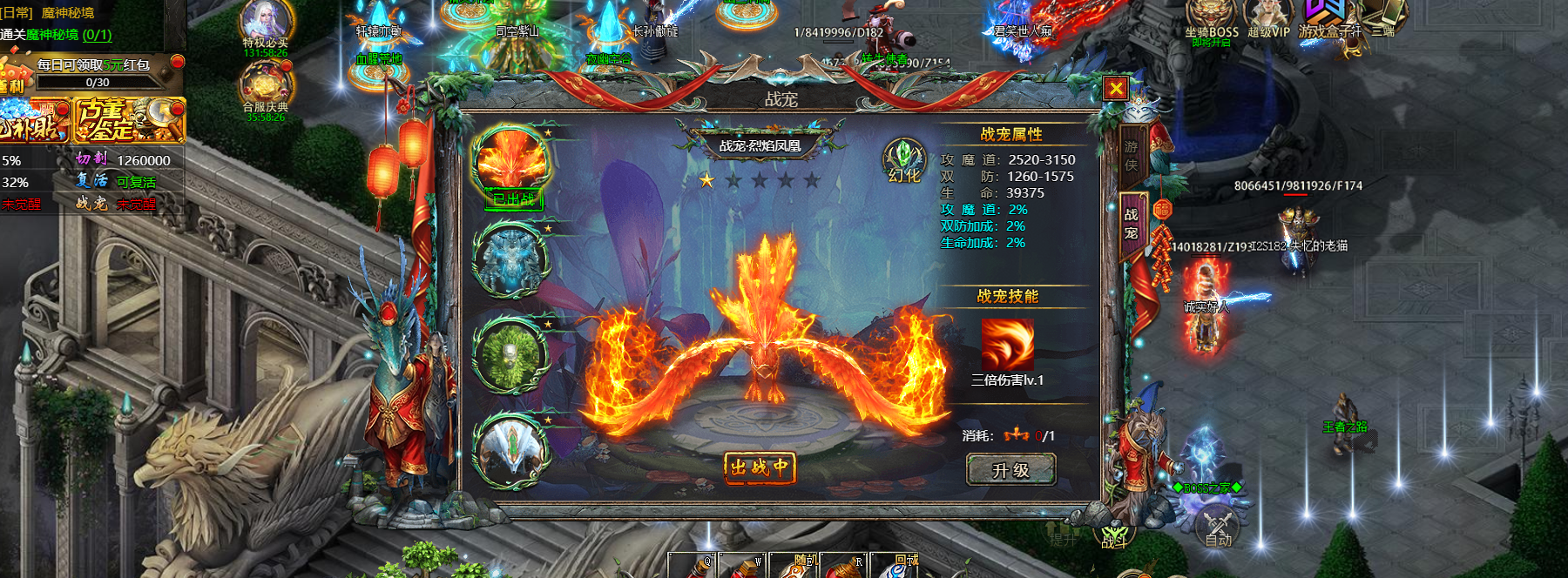
Task: Pick the white beast pet portrait
Action: pos(511,449)
